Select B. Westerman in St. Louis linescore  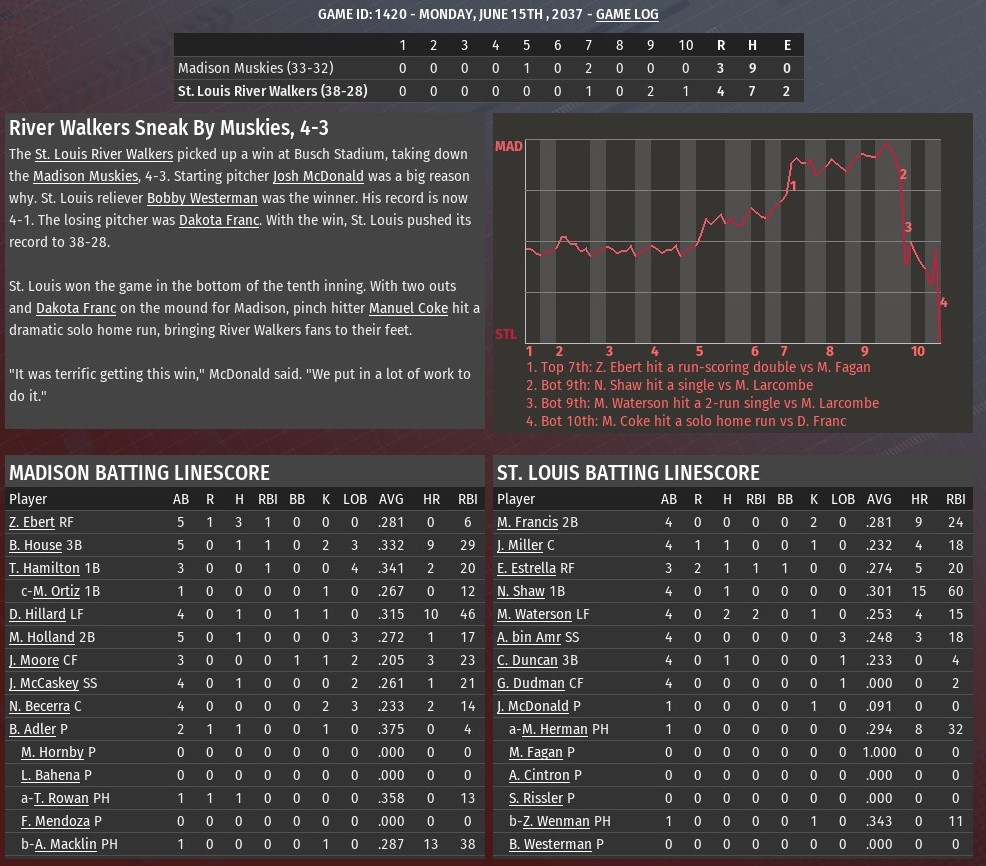click(550, 844)
